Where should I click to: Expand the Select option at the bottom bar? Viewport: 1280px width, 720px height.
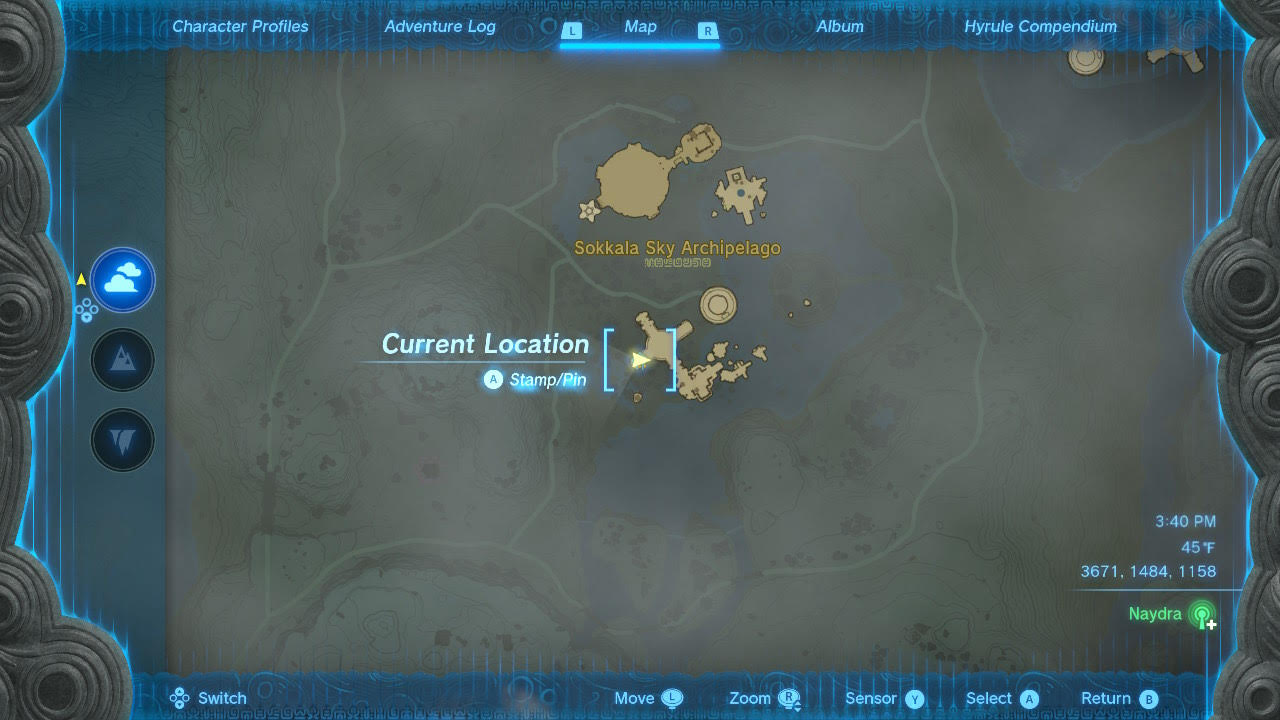tap(1031, 698)
